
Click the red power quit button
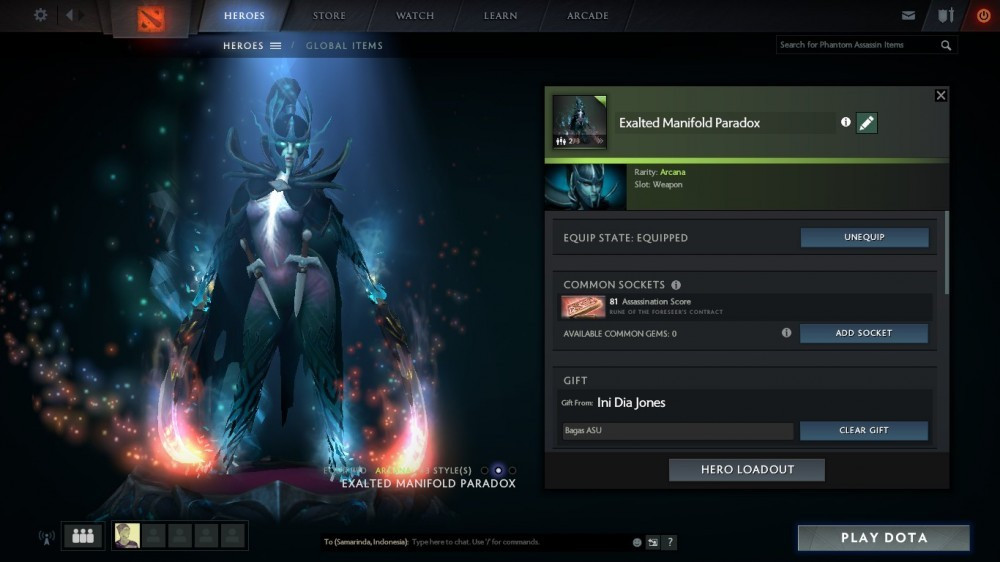(983, 16)
